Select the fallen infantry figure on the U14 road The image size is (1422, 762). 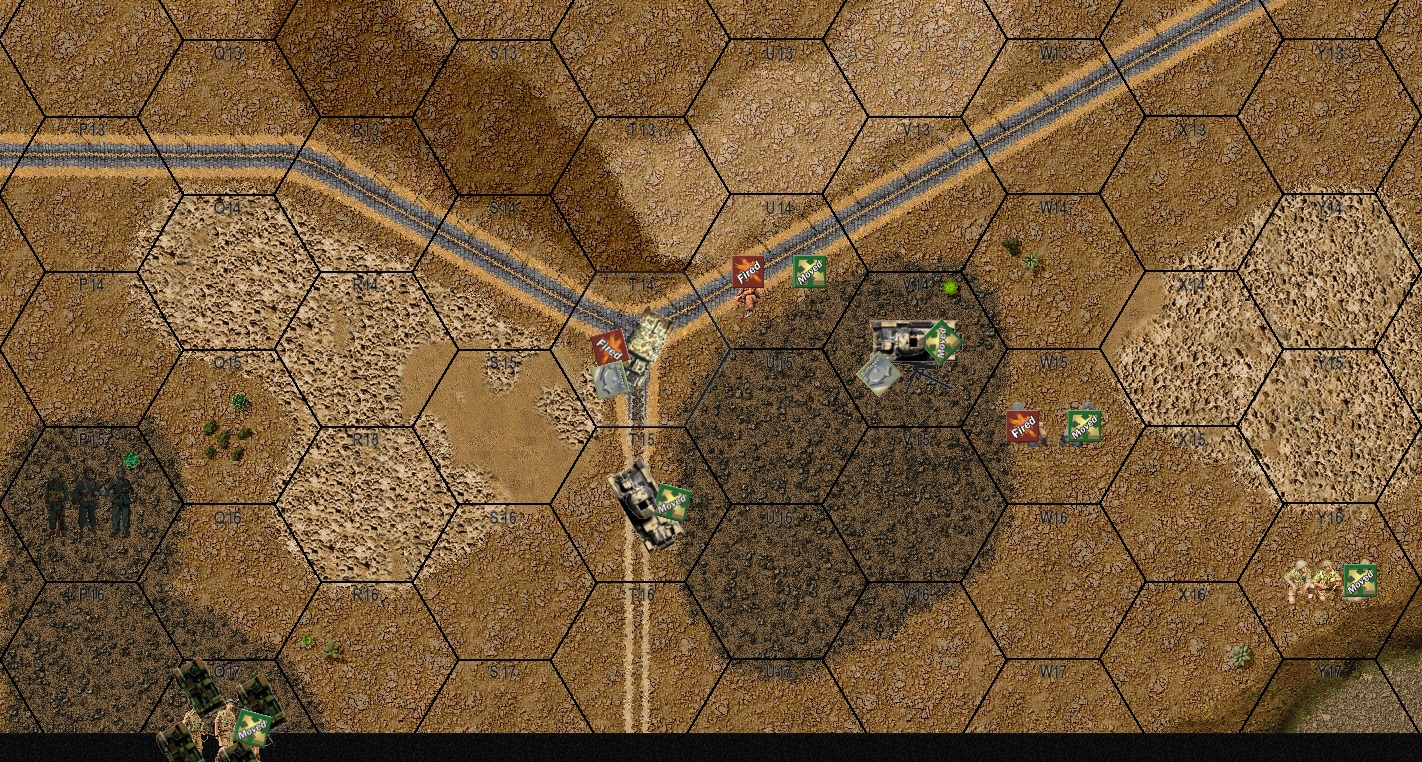(x=745, y=300)
